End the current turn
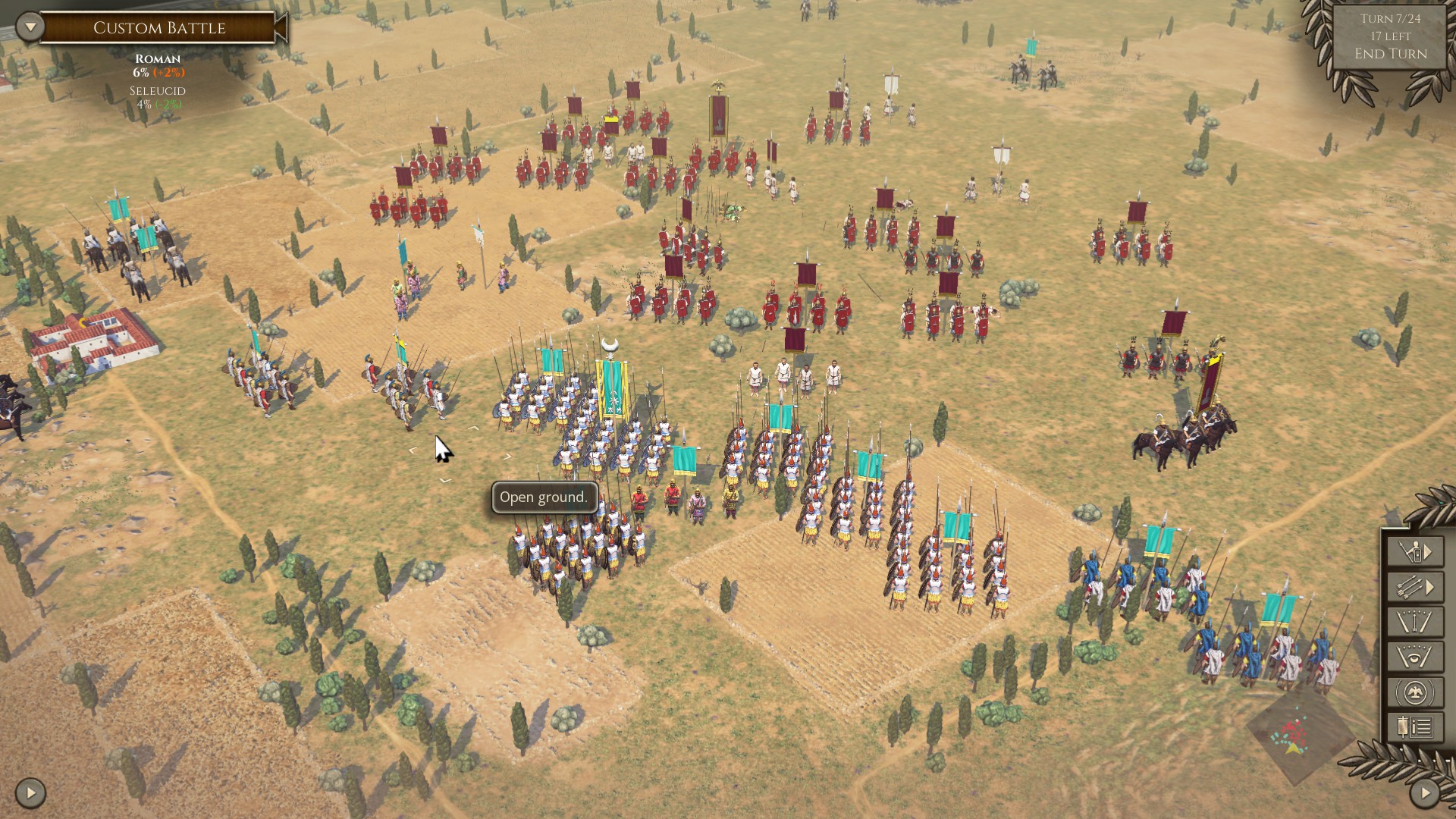This screenshot has height=819, width=1456. pos(1390,54)
